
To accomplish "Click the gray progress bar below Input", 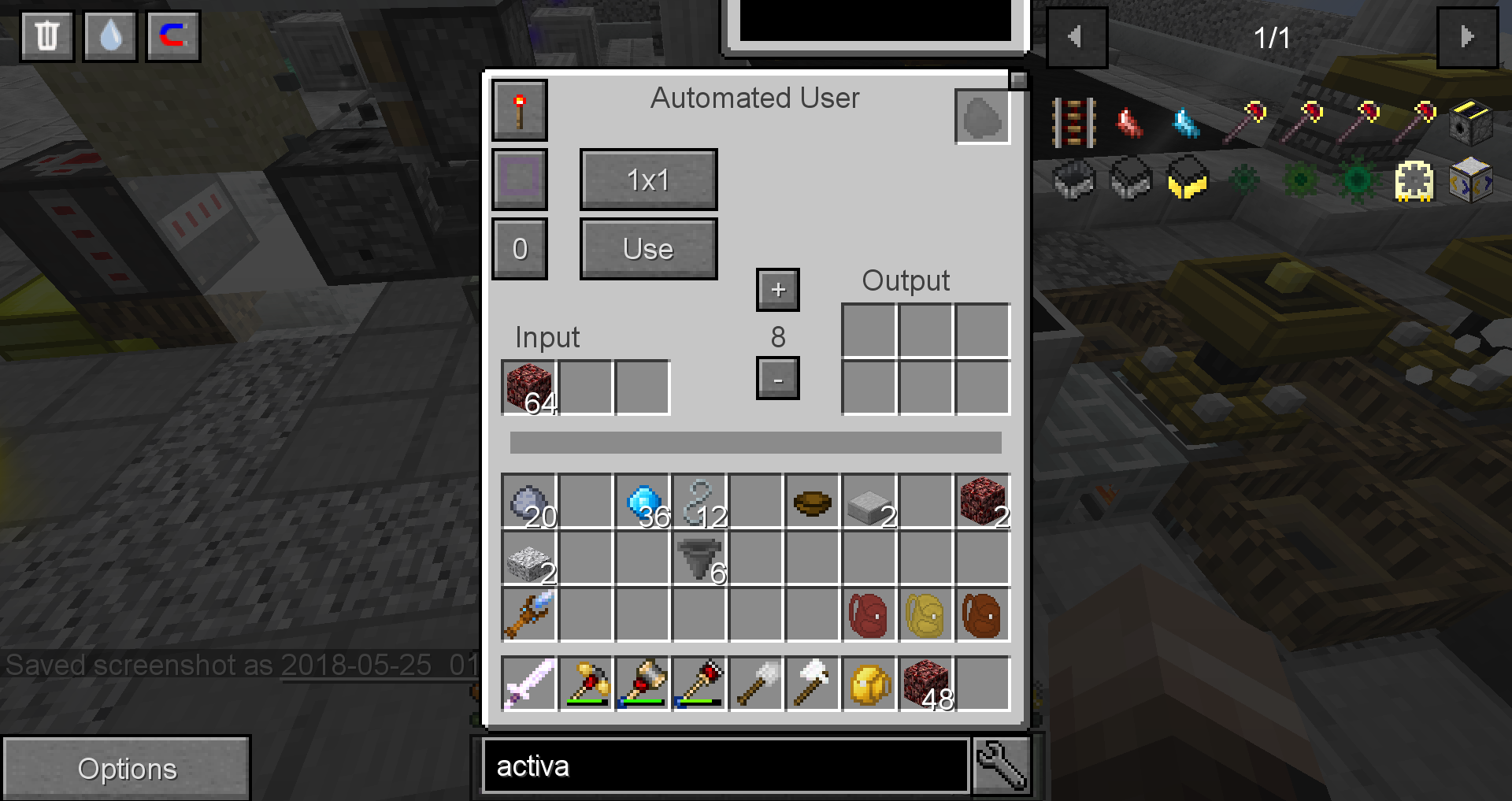I will tap(755, 443).
